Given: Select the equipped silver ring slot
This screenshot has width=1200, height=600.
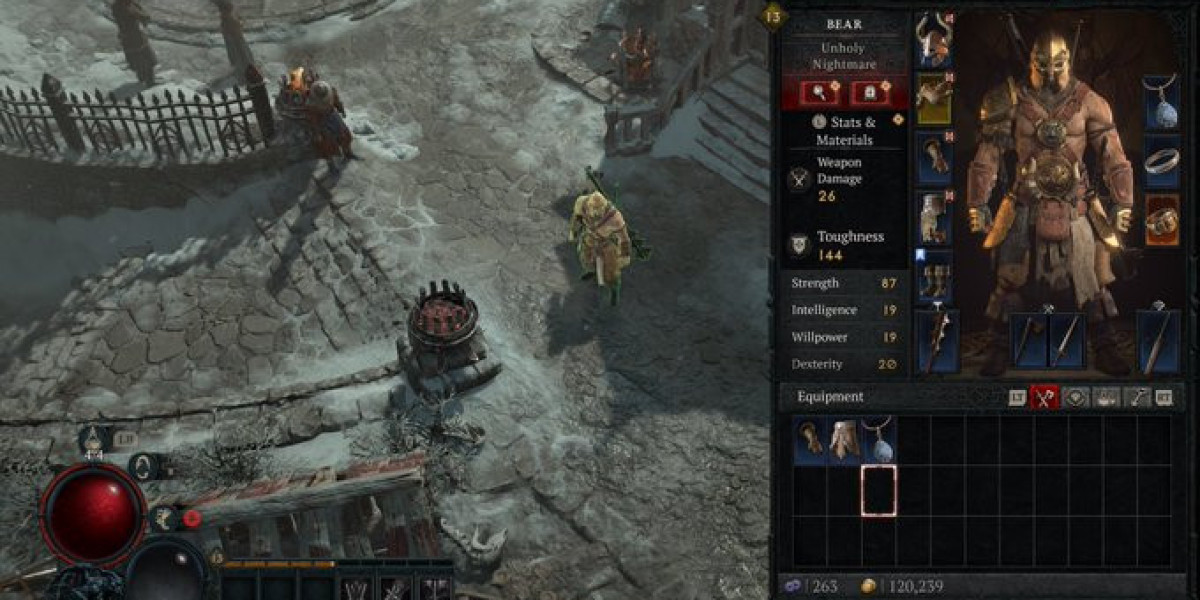Looking at the screenshot, I should pos(1161,162).
